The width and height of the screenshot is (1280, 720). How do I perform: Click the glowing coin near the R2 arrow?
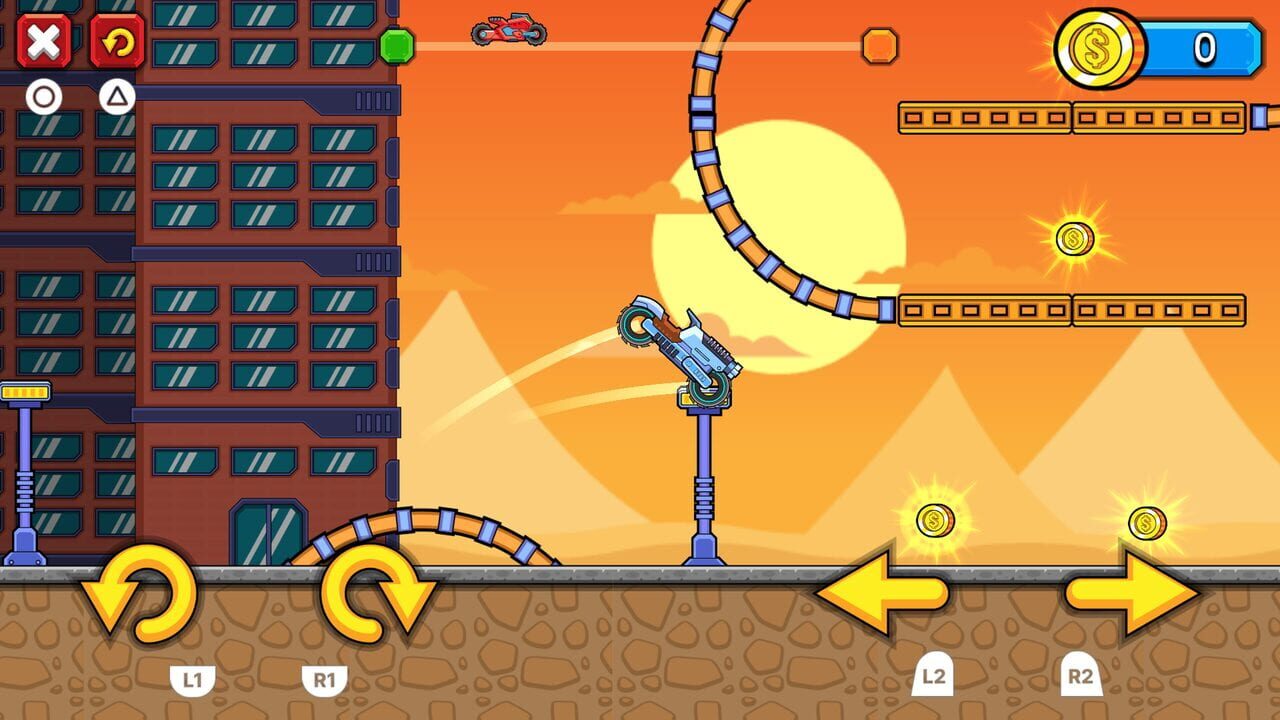1147,521
